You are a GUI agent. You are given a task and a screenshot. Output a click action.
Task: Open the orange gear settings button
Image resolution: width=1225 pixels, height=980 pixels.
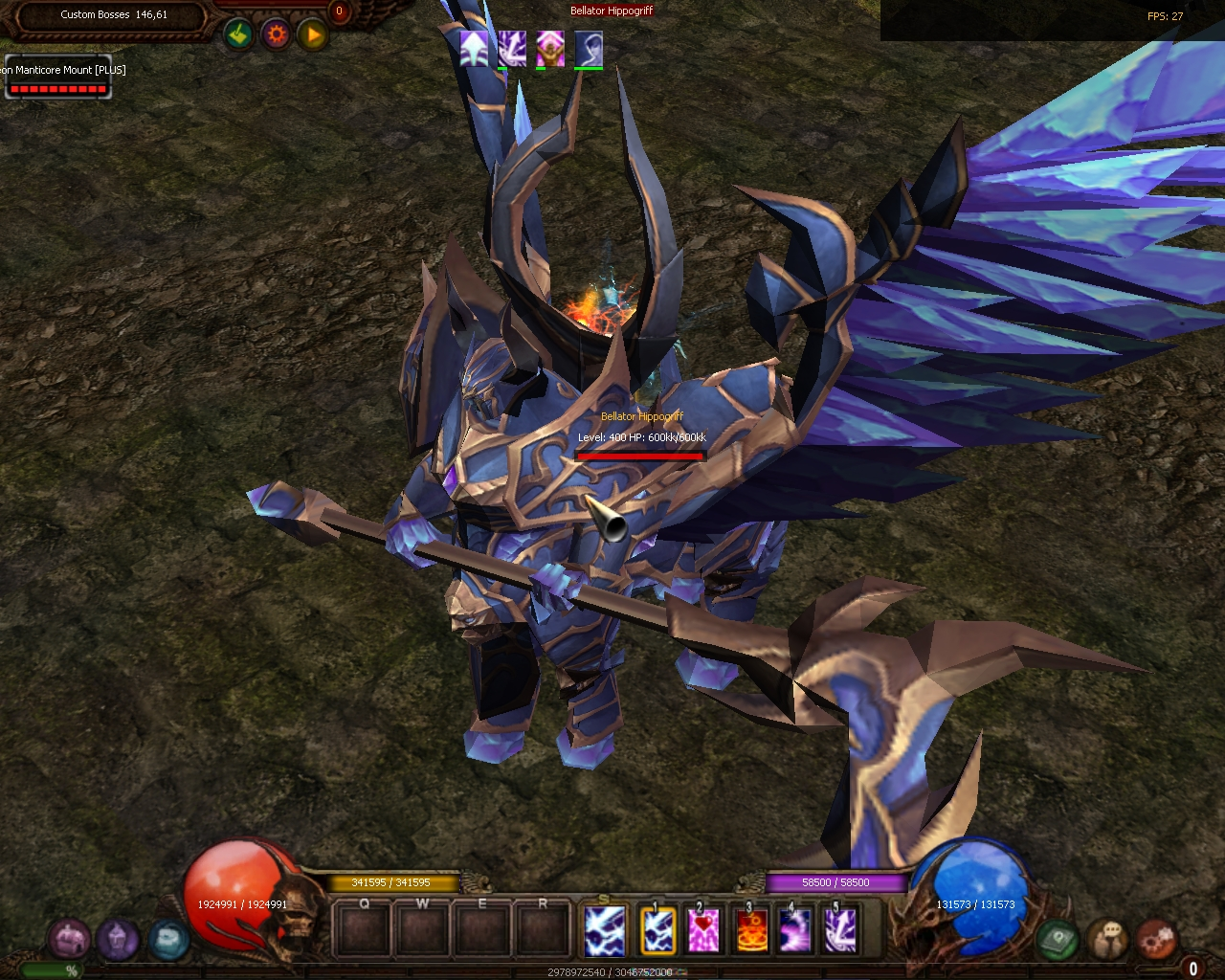click(x=276, y=35)
